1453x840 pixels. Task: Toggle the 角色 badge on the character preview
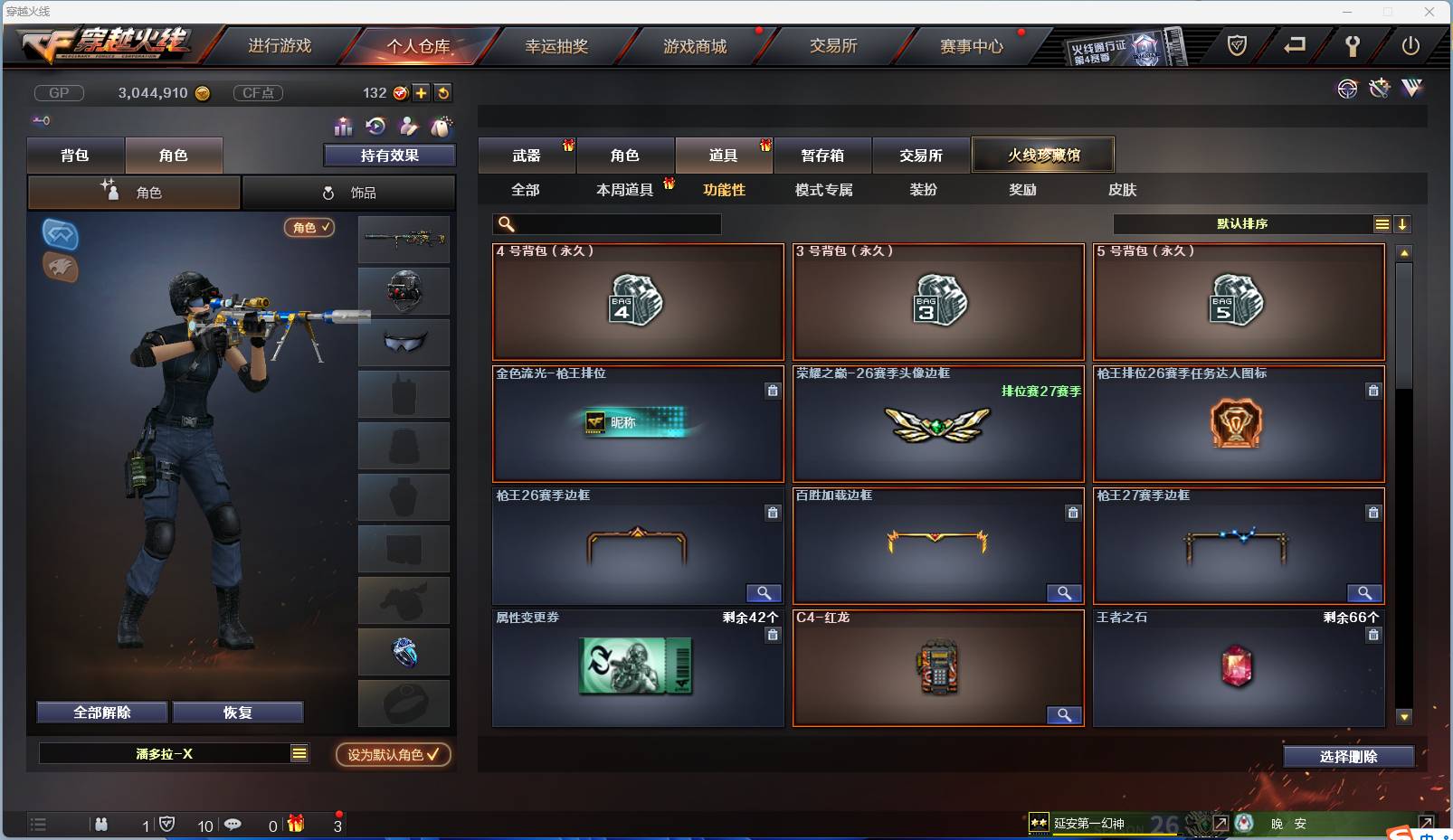click(x=309, y=228)
